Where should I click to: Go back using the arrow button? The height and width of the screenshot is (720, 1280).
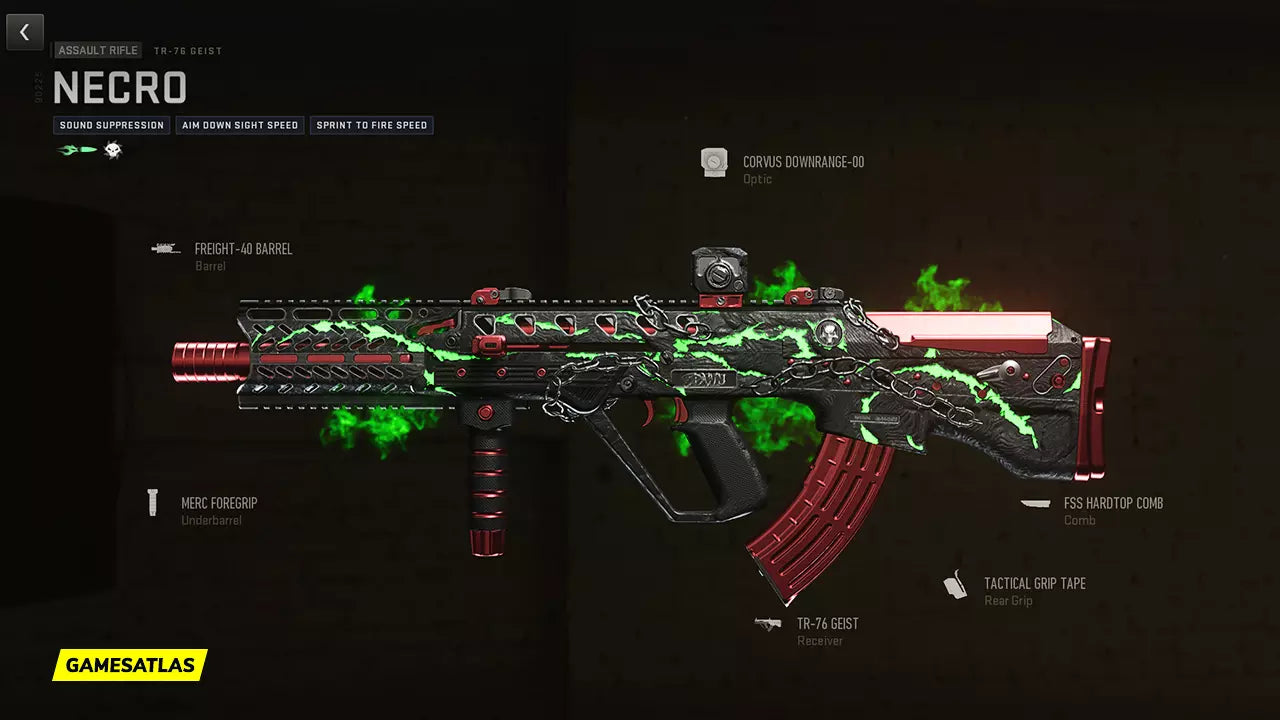click(25, 32)
